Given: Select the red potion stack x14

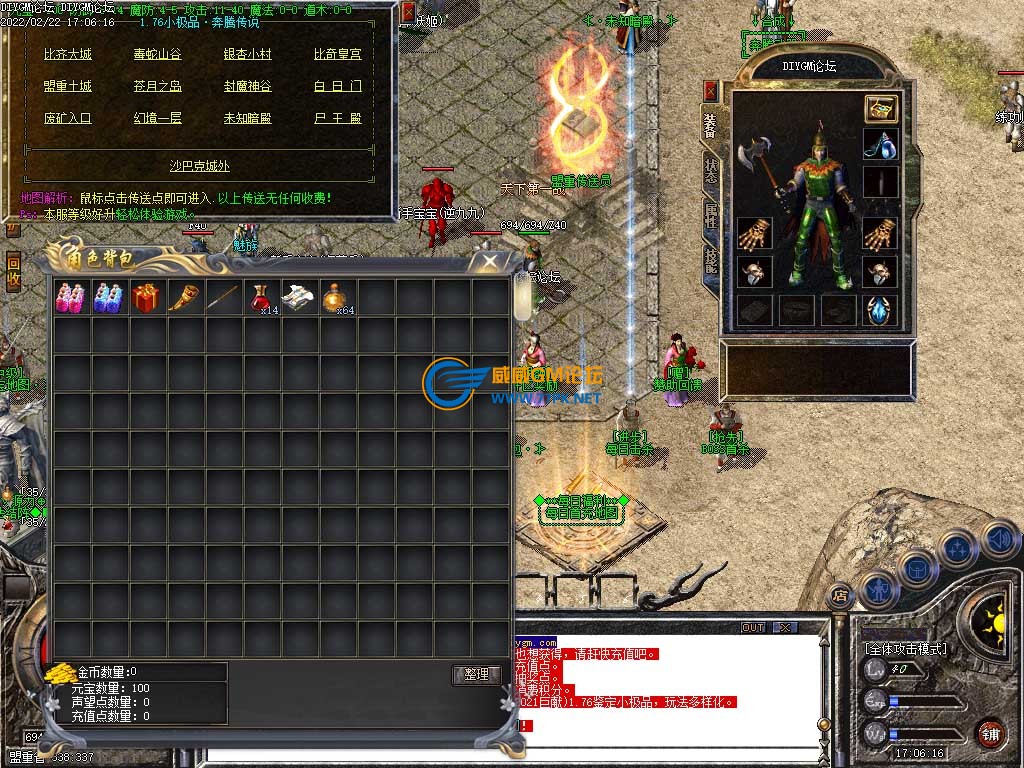Looking at the screenshot, I should click(262, 298).
